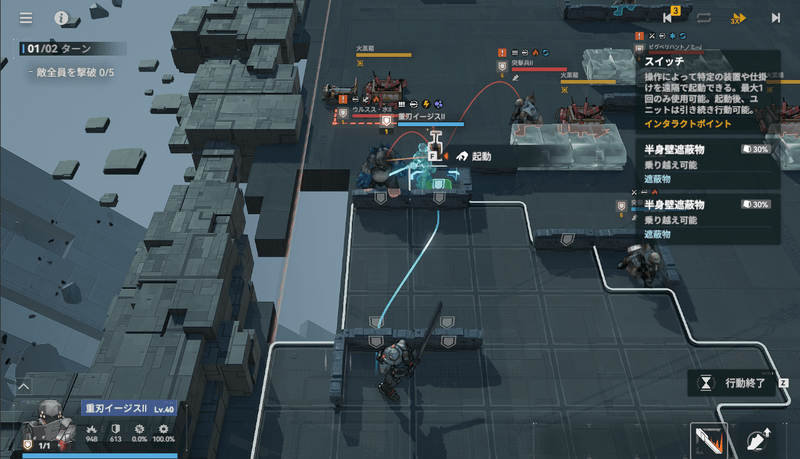
Task: Click the 起動 activate switch button
Action: point(474,156)
